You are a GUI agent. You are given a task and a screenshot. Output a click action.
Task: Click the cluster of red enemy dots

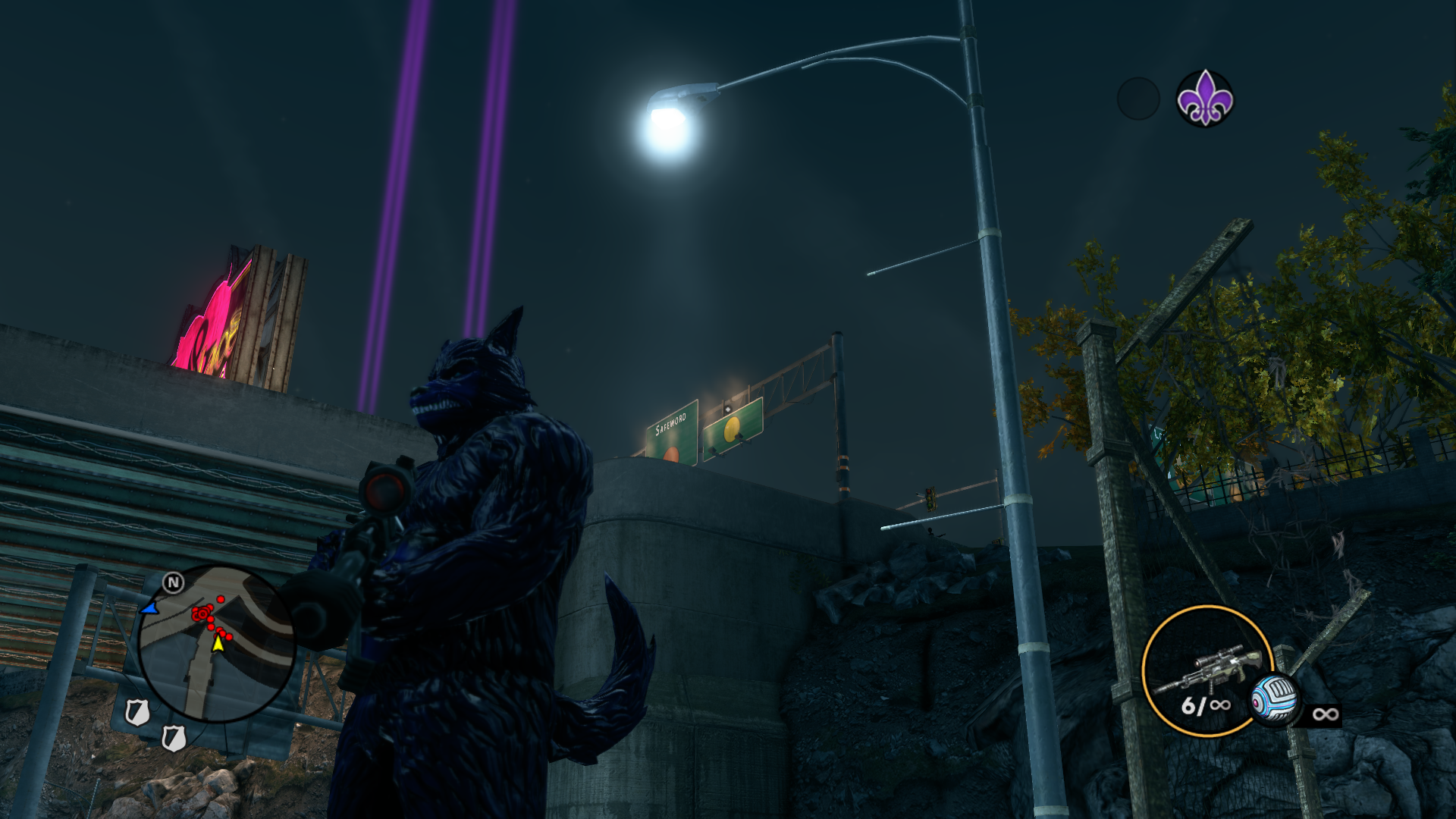(202, 613)
